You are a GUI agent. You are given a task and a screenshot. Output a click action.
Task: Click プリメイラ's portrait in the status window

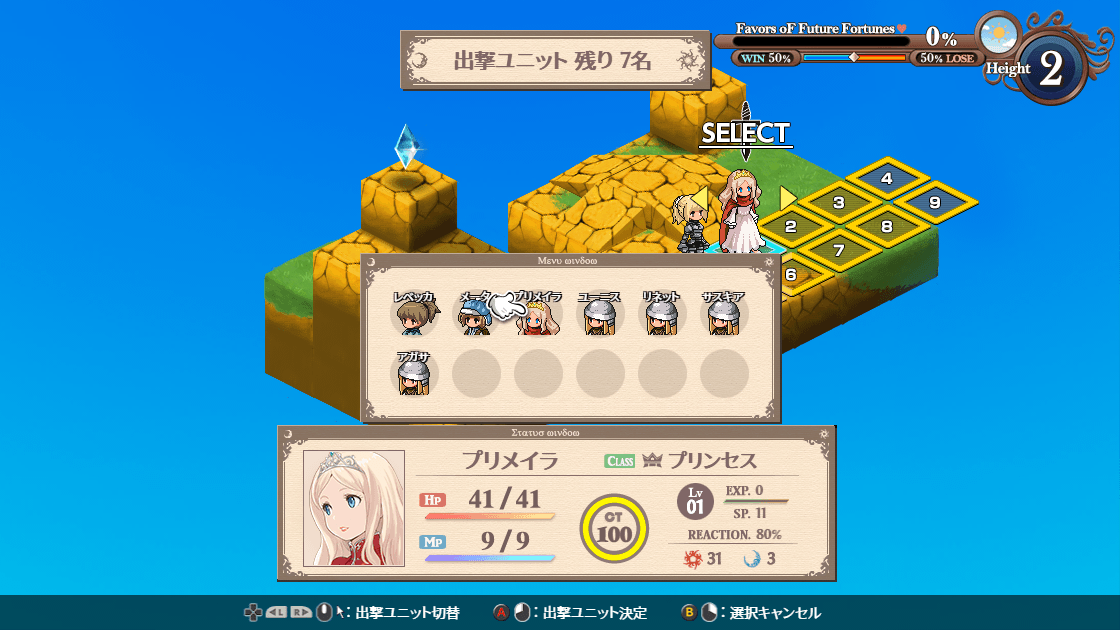(354, 507)
